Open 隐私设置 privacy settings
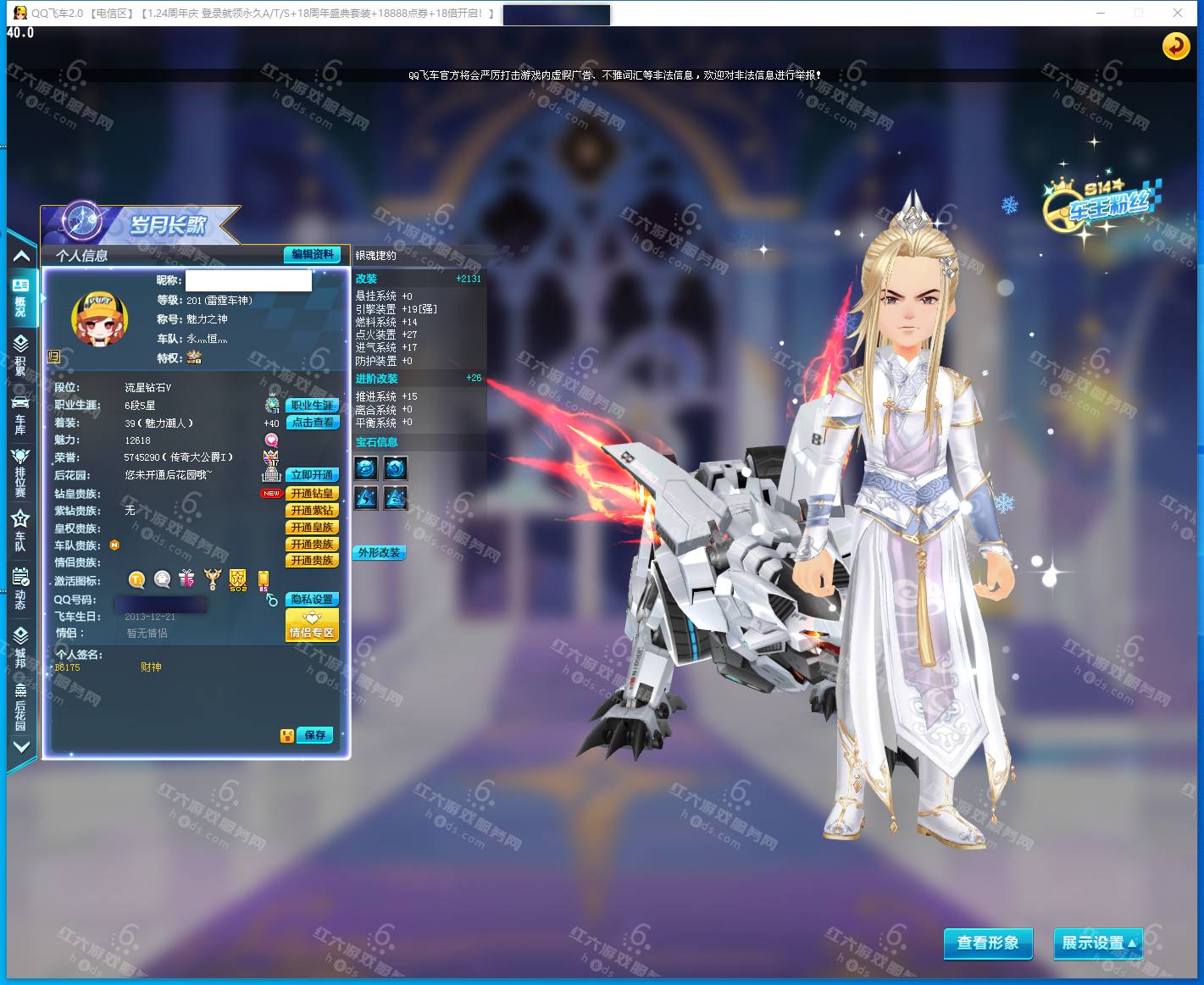The width and height of the screenshot is (1204, 985). [x=313, y=599]
